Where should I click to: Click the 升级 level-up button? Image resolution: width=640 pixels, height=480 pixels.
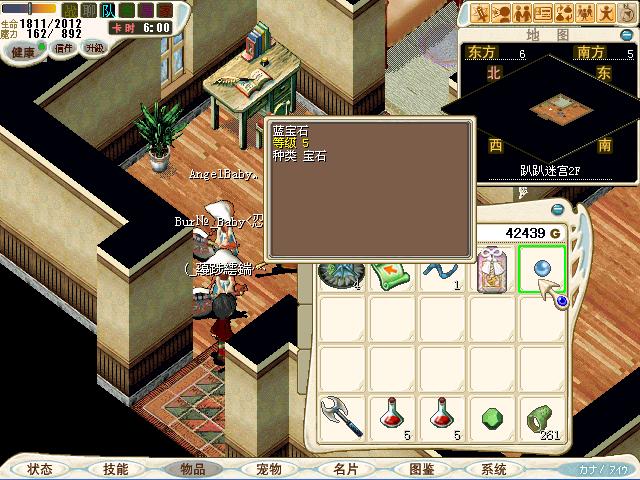click(x=94, y=48)
